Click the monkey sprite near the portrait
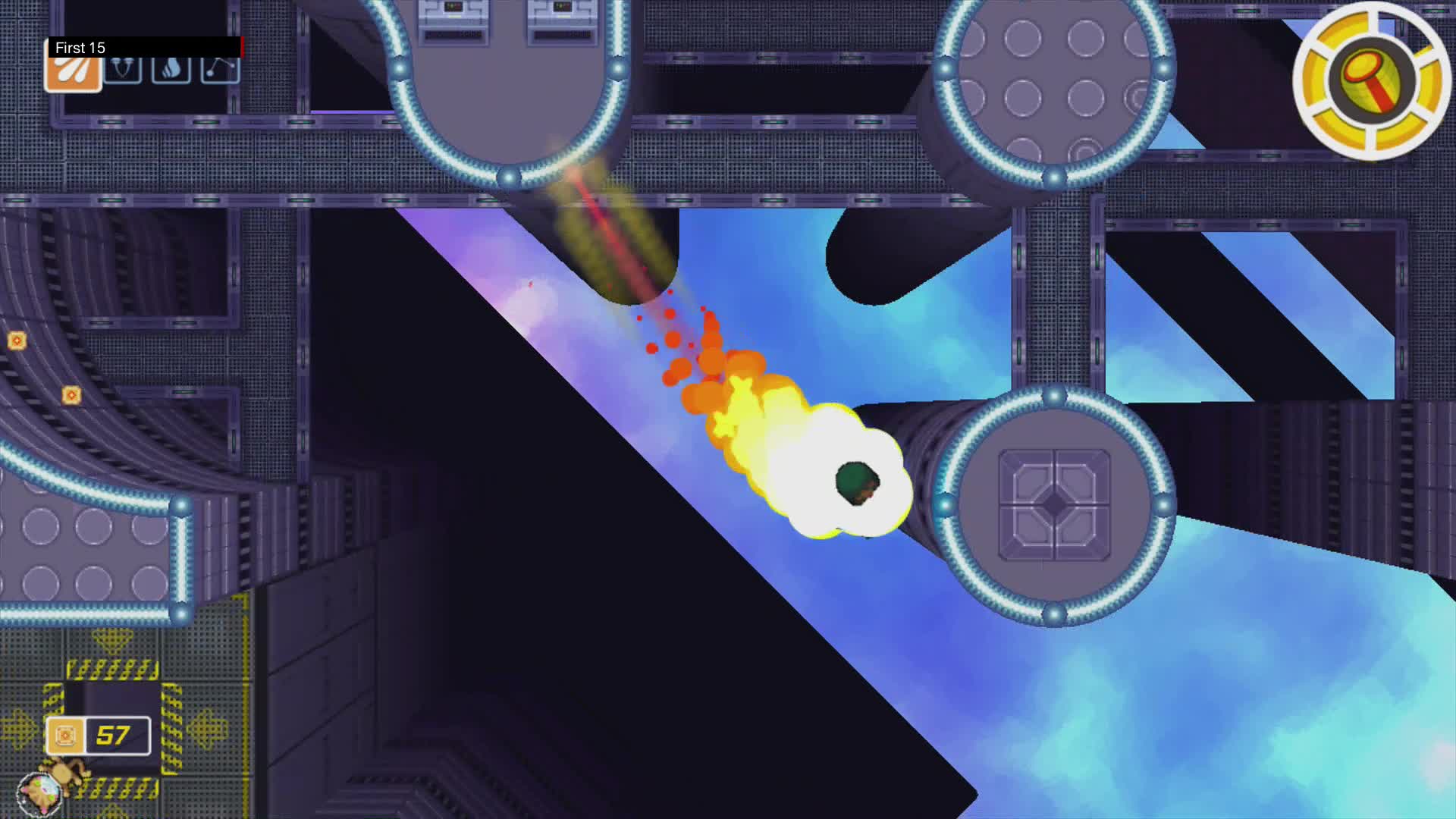 tap(64, 775)
